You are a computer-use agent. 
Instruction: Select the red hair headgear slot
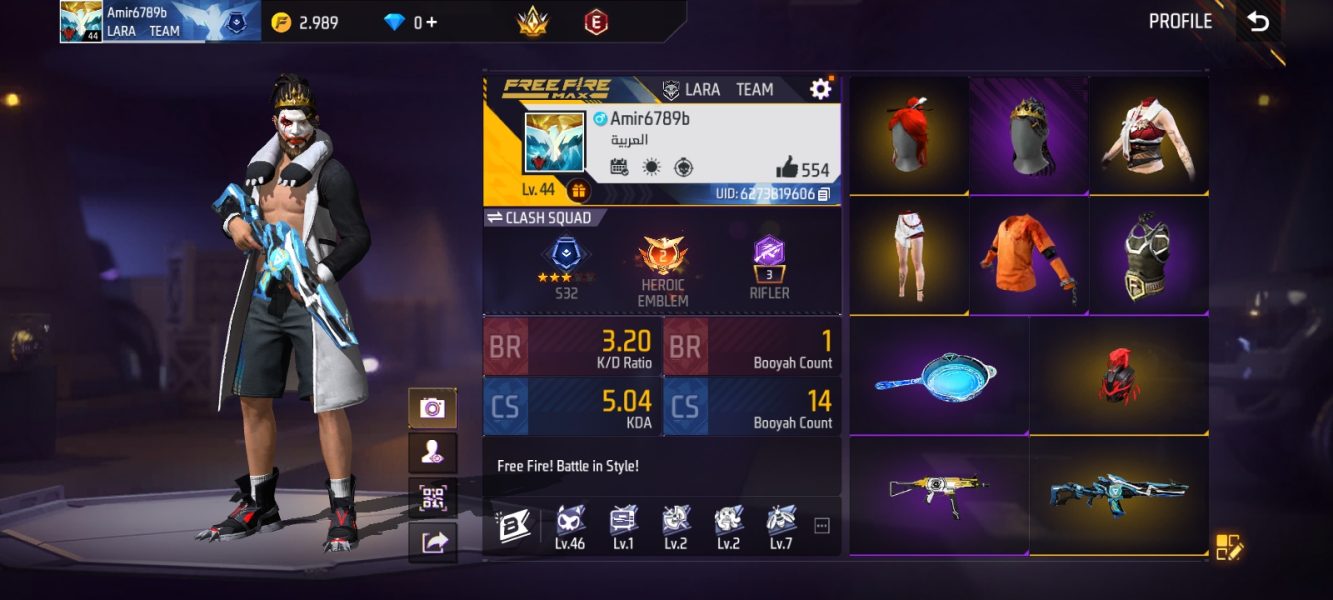(909, 135)
